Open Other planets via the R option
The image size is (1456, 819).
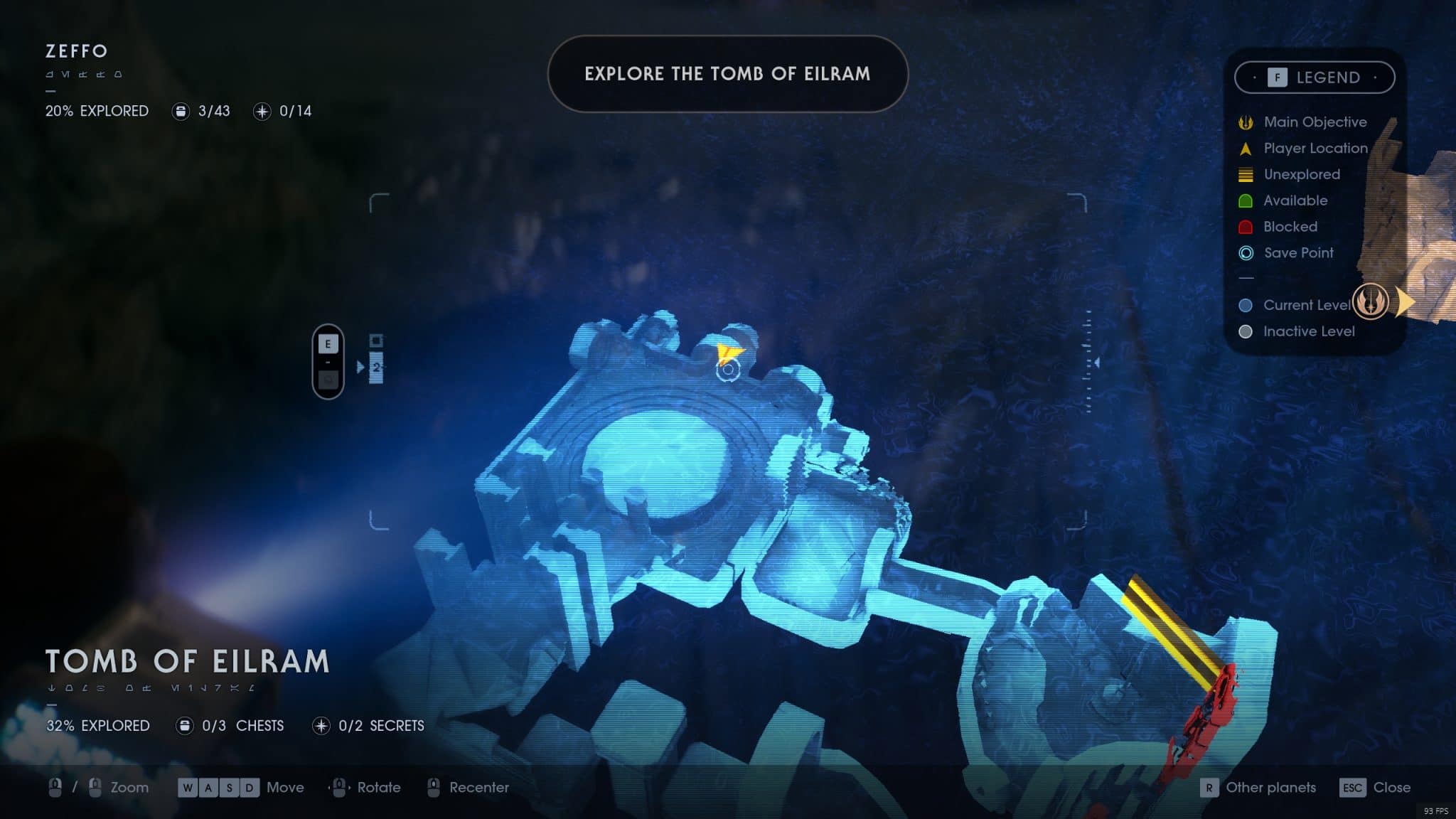point(1209,788)
